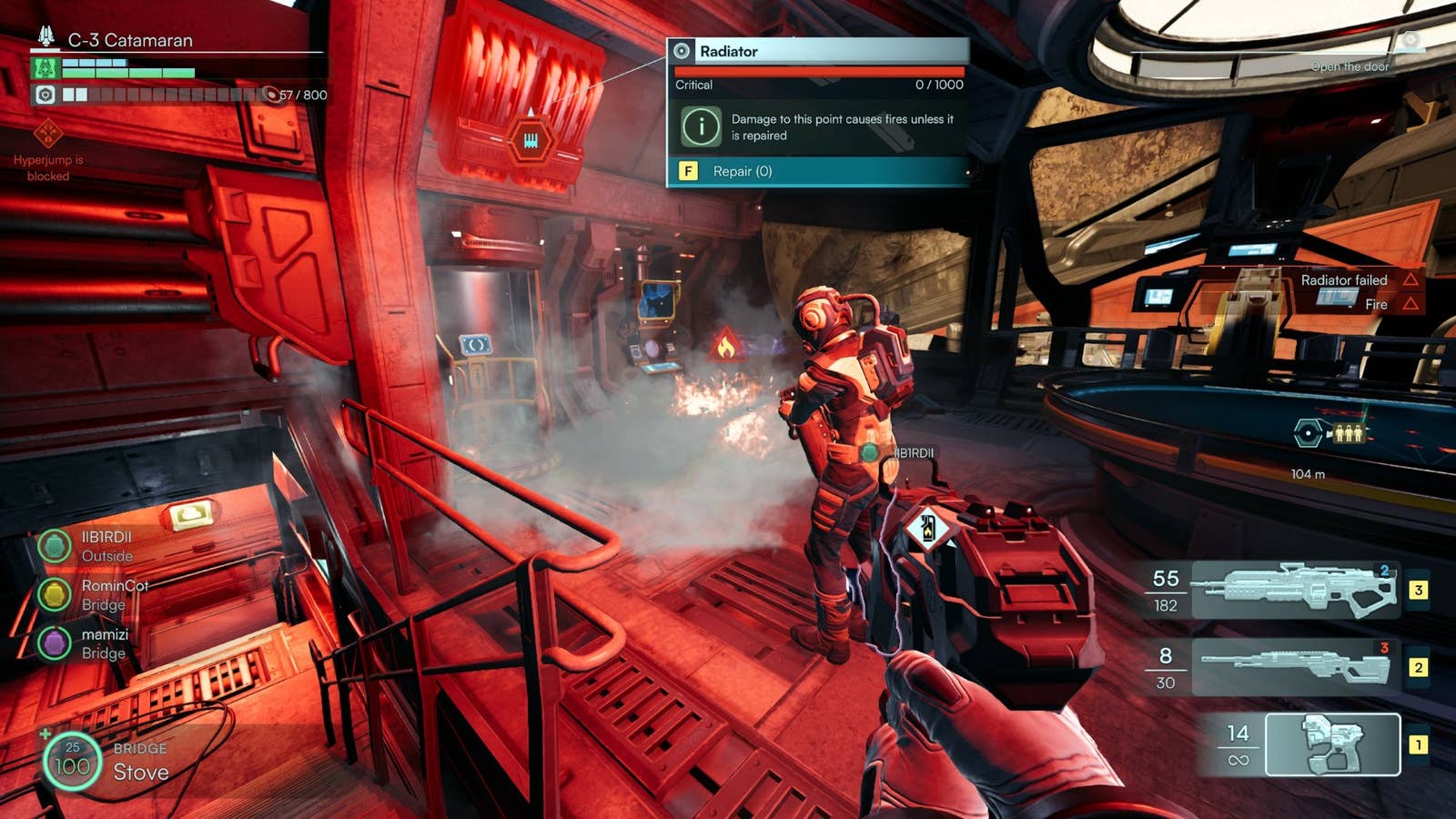Viewport: 1456px width, 819px height.
Task: Select the pistol weapon slot
Action: 1332,744
